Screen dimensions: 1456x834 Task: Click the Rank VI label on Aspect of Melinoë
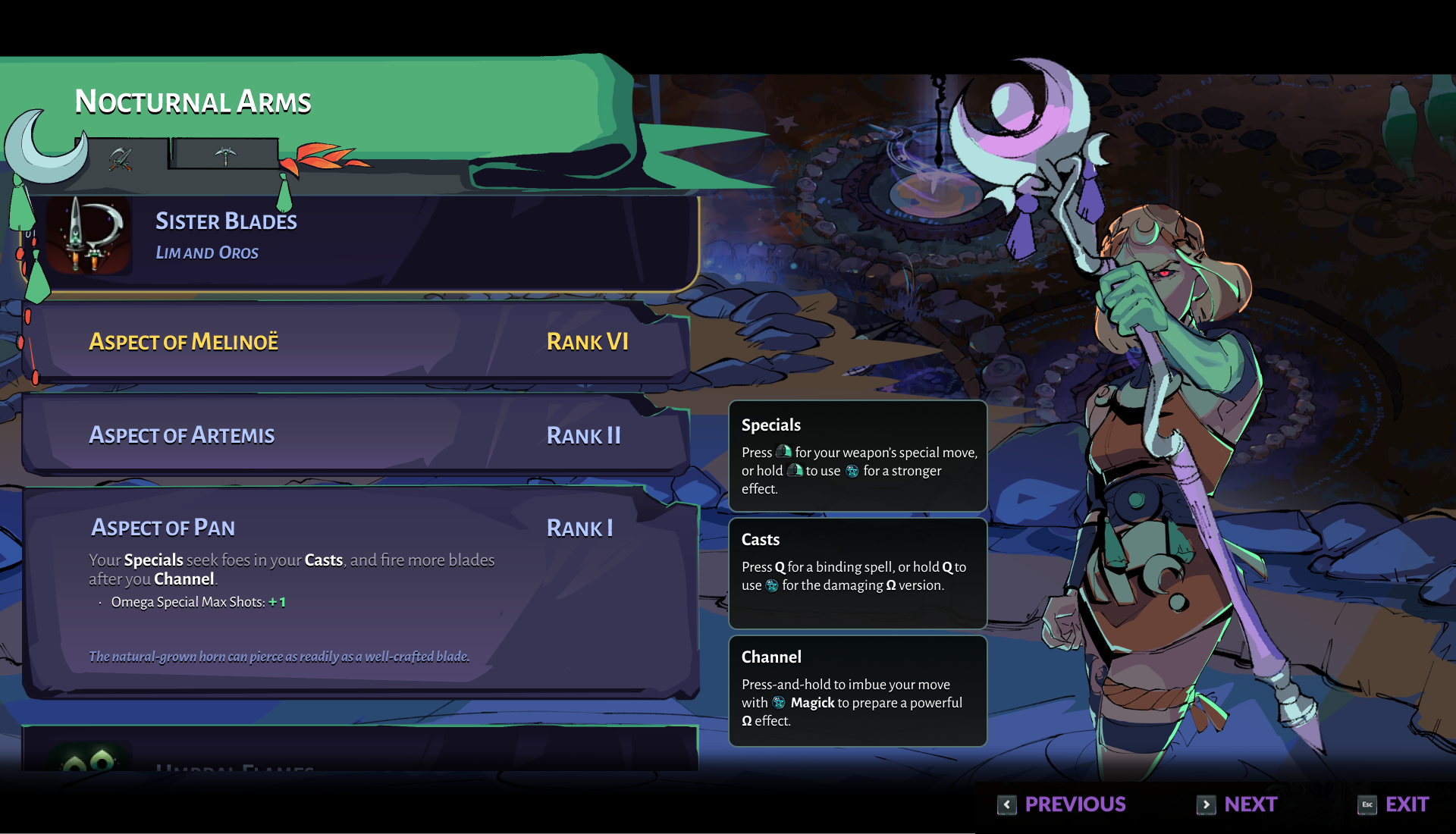[587, 343]
